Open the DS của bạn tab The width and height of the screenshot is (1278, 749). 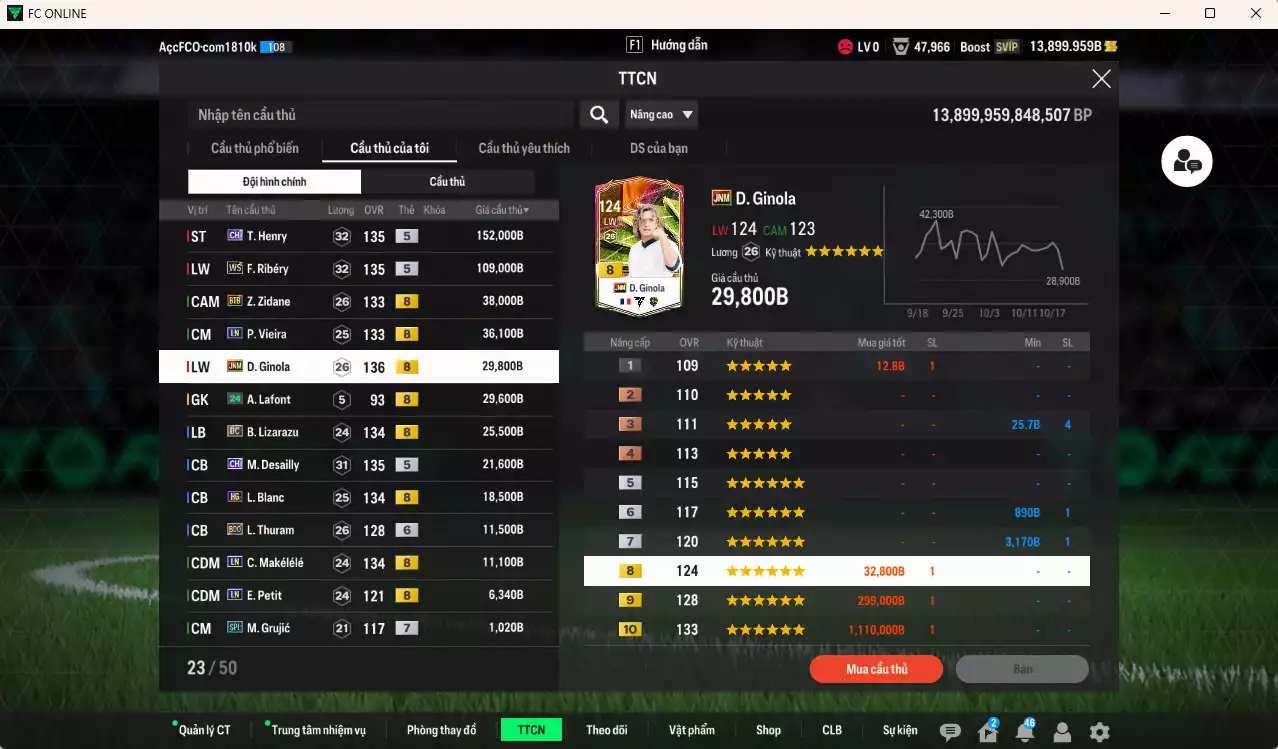click(658, 149)
